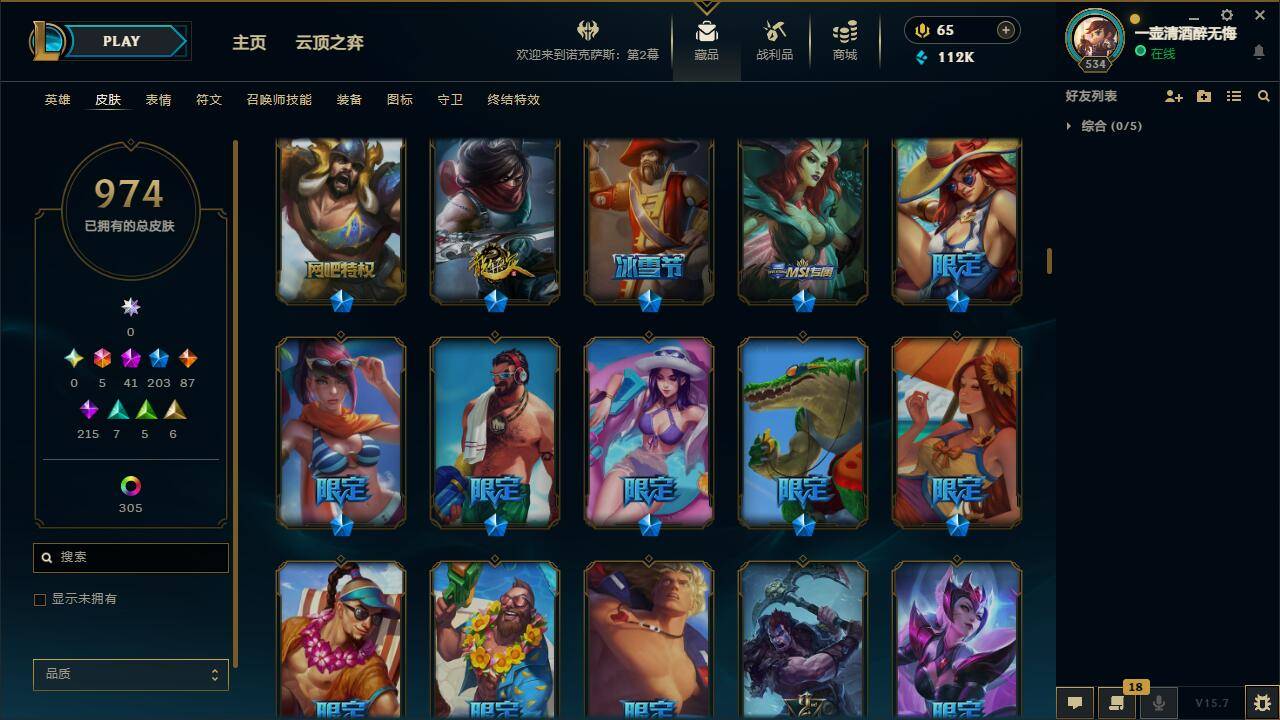The height and width of the screenshot is (720, 1280).
Task: Open the 品质 quality dropdown
Action: pyautogui.click(x=130, y=674)
